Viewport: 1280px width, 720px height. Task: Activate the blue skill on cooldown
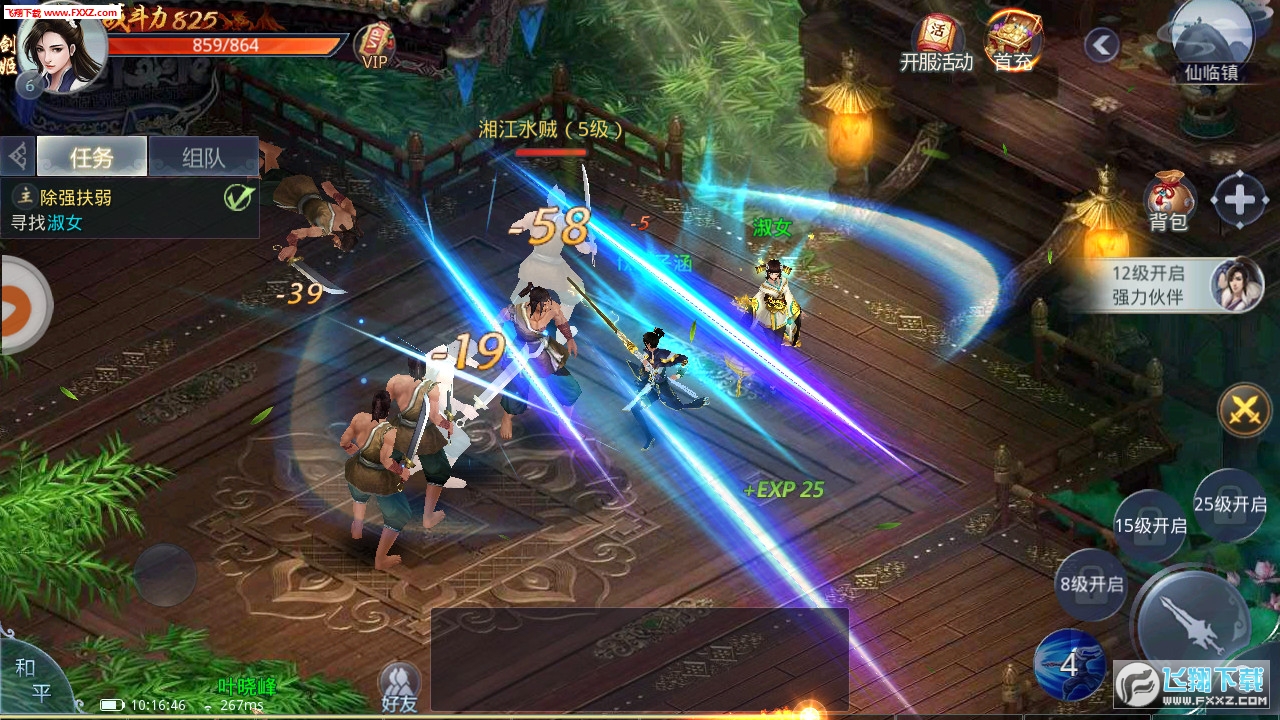[x=1069, y=664]
